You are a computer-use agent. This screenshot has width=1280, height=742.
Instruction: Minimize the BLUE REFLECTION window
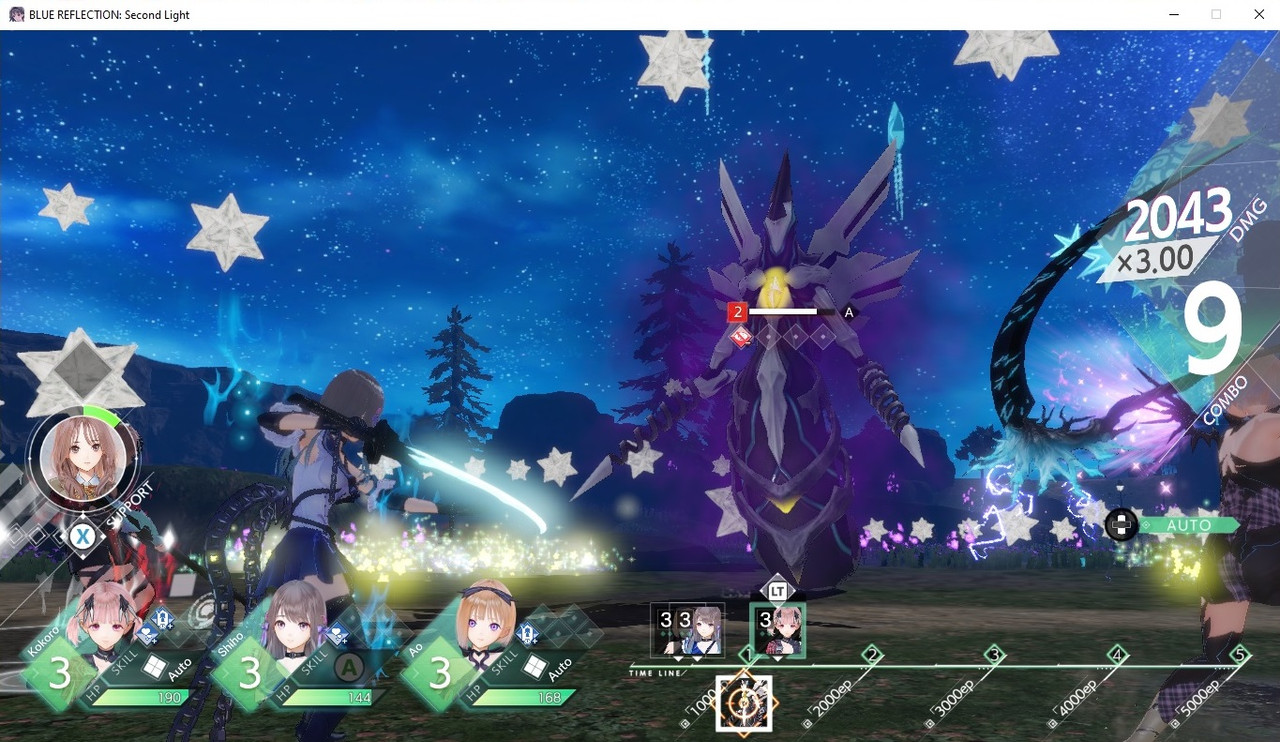tap(1171, 15)
